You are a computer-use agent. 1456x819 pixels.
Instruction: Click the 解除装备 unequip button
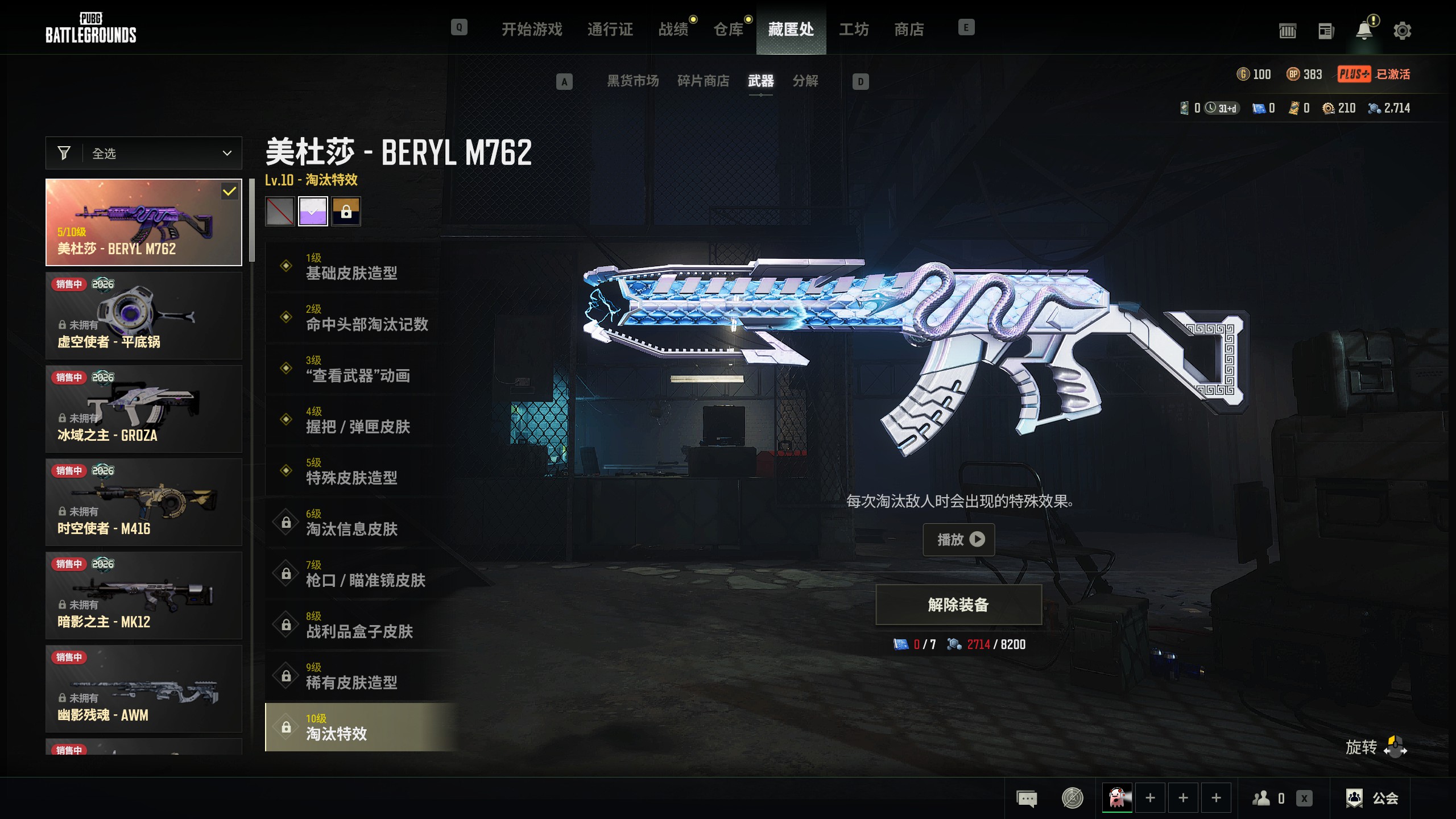958,605
